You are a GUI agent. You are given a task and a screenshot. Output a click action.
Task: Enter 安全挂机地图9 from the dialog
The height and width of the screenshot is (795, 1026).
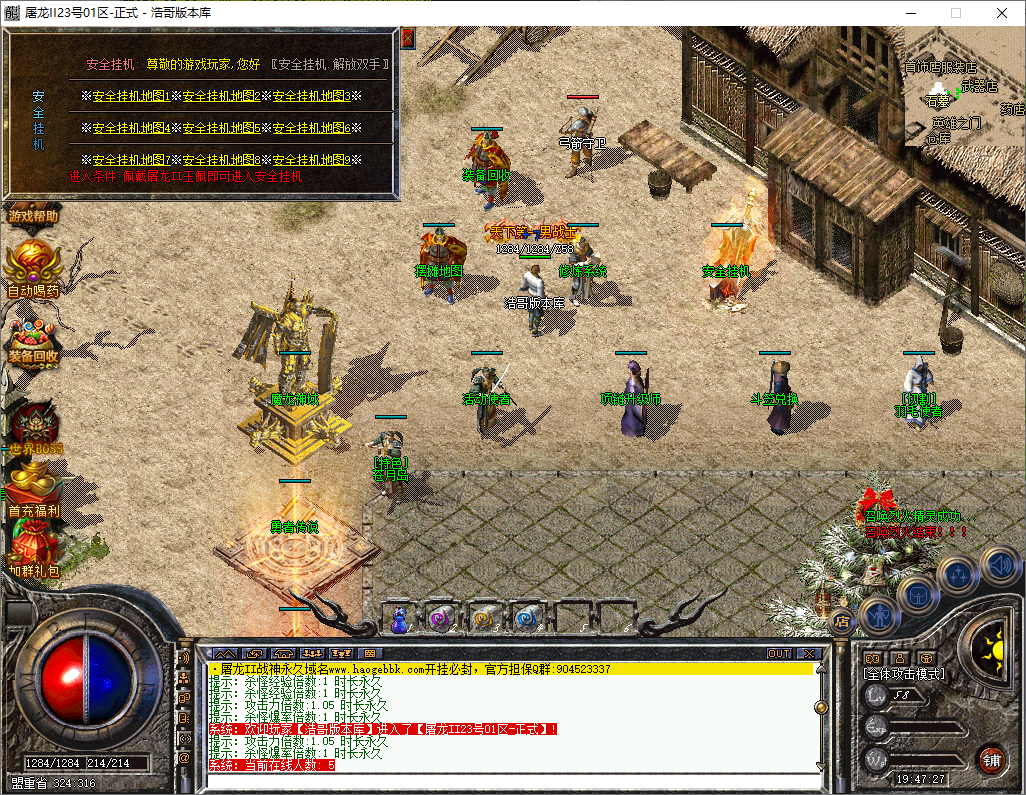[x=311, y=160]
